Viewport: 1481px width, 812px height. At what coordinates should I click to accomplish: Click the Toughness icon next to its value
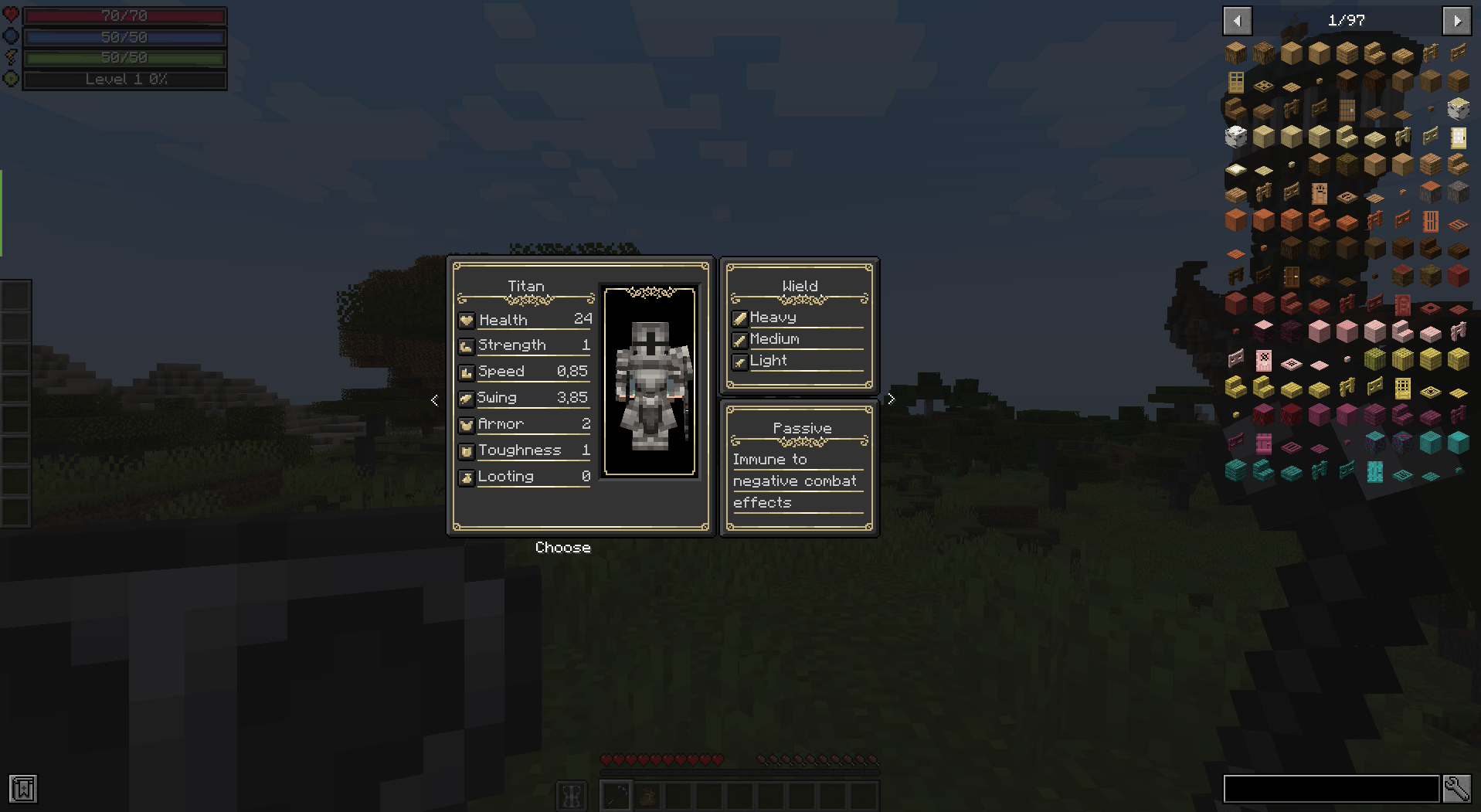coord(466,450)
